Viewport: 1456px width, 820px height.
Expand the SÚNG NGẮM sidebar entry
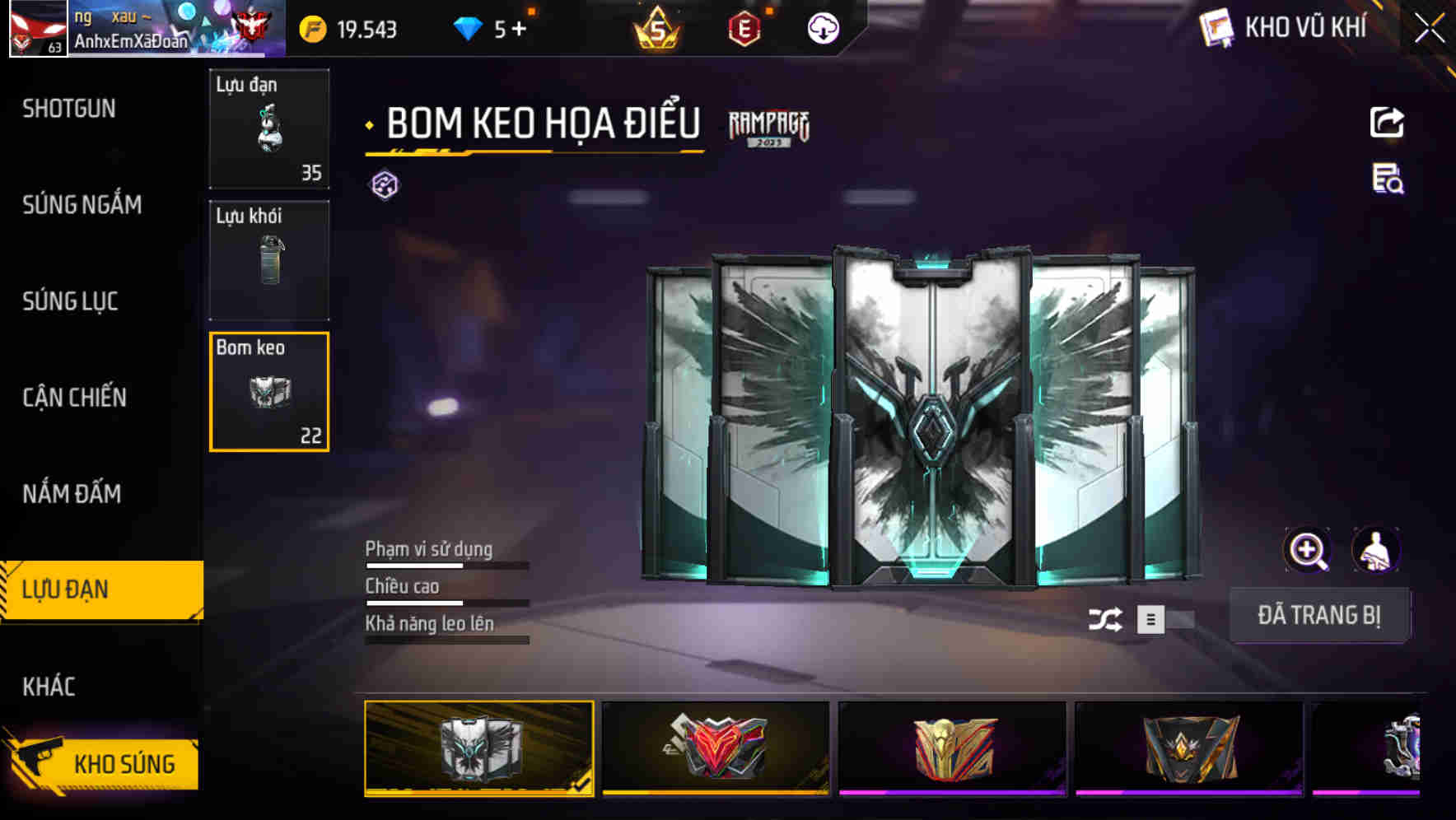click(82, 205)
